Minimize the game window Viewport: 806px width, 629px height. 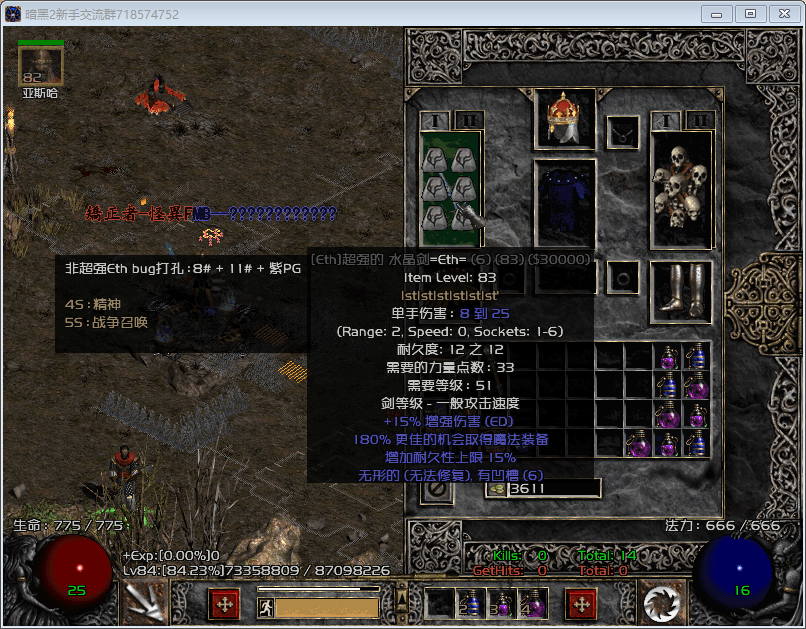click(718, 13)
